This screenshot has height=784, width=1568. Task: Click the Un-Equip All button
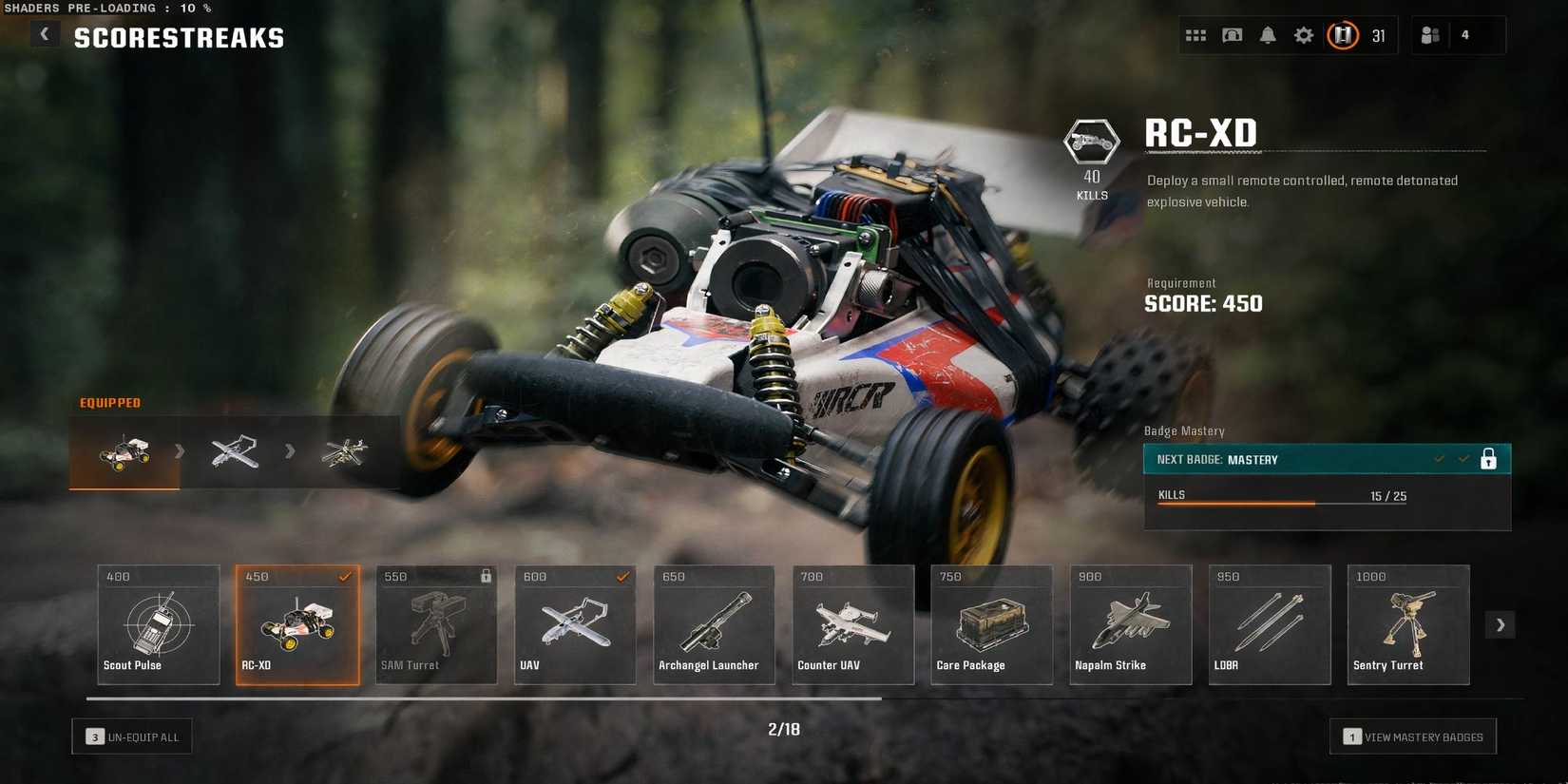click(x=132, y=736)
